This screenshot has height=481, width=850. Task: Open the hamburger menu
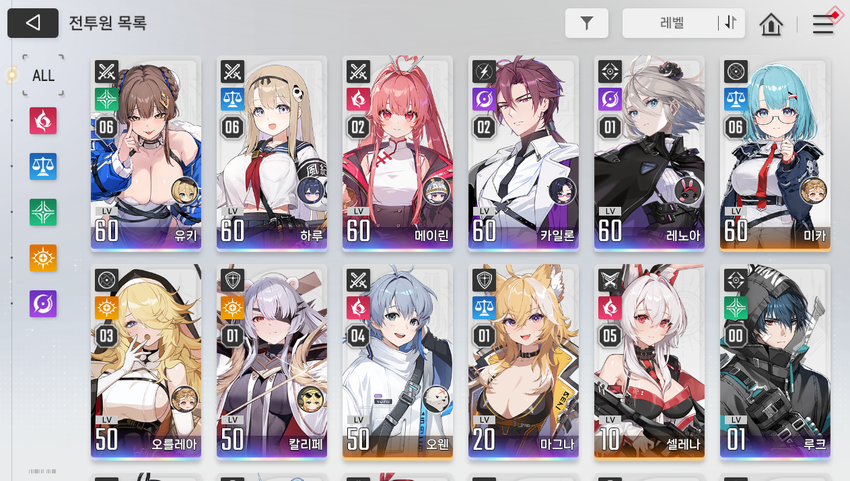tap(823, 24)
